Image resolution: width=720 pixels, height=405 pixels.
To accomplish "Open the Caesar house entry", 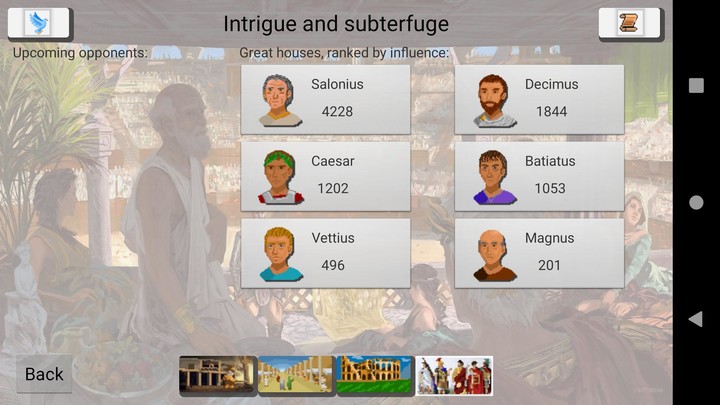I will [x=325, y=176].
